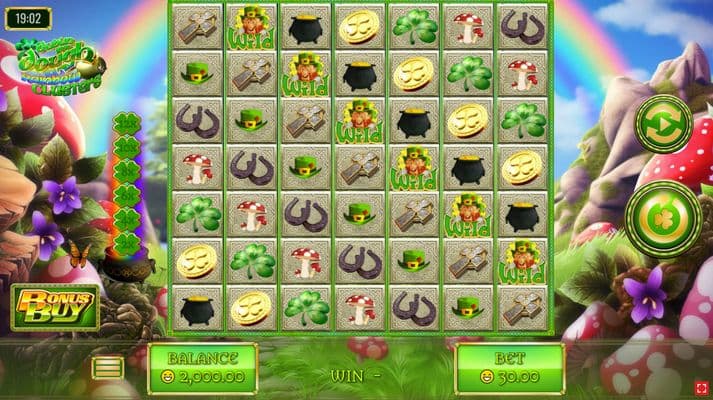This screenshot has width=713, height=400.
Task: Spin the reels with the clover button
Action: pyautogui.click(x=662, y=219)
